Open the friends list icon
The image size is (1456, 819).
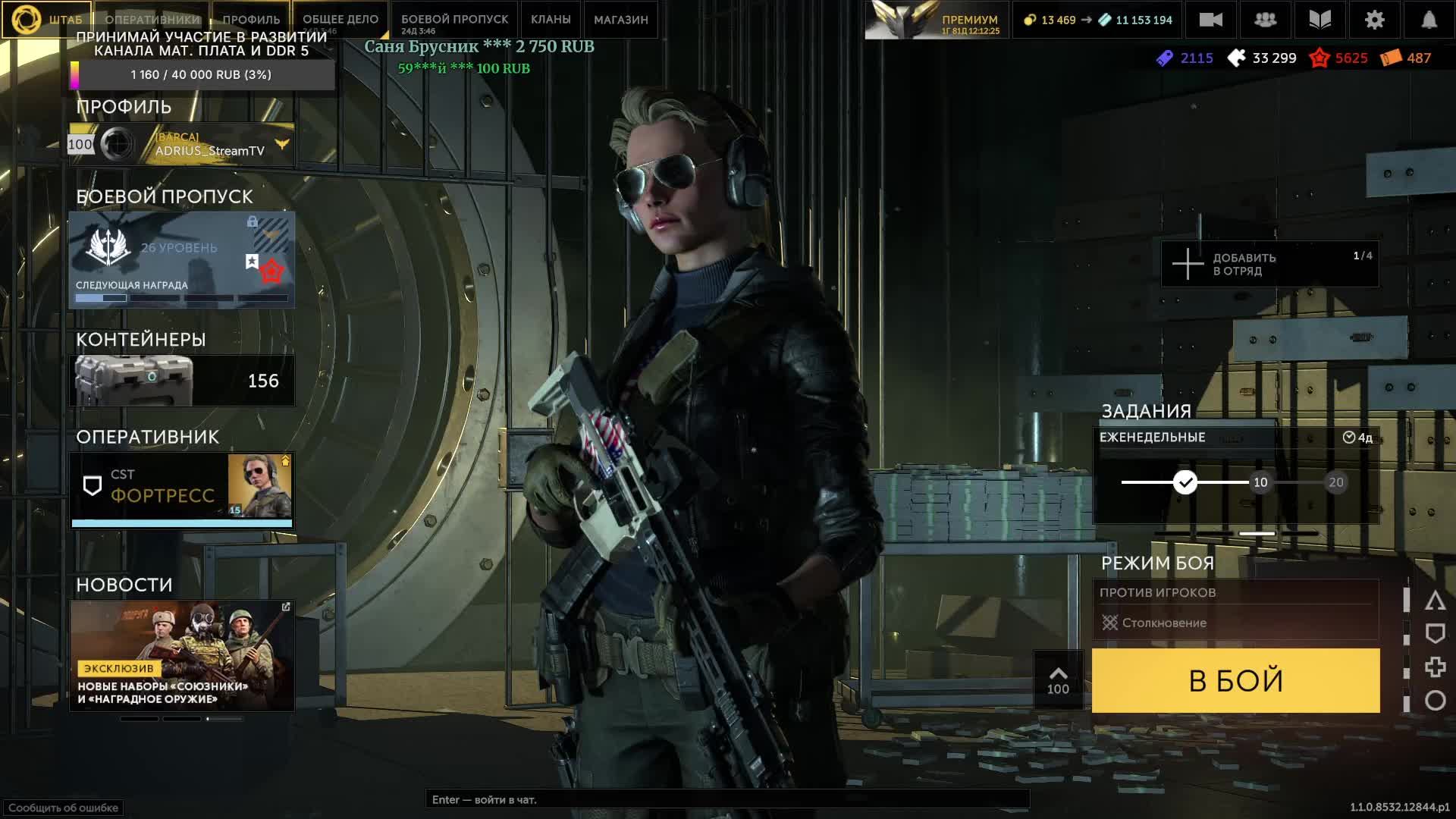(x=1265, y=20)
